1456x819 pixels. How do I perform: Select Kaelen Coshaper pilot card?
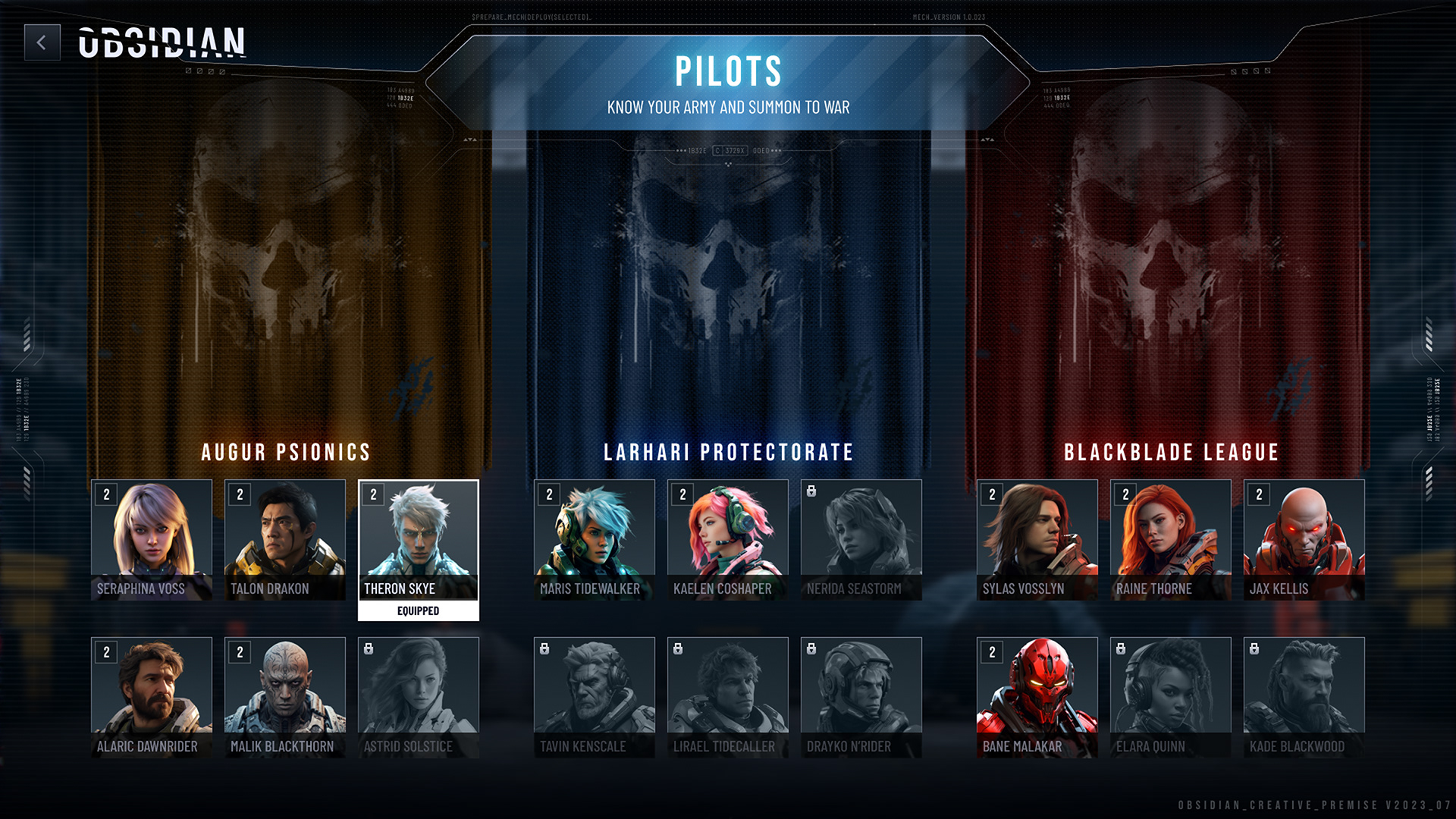coord(728,539)
